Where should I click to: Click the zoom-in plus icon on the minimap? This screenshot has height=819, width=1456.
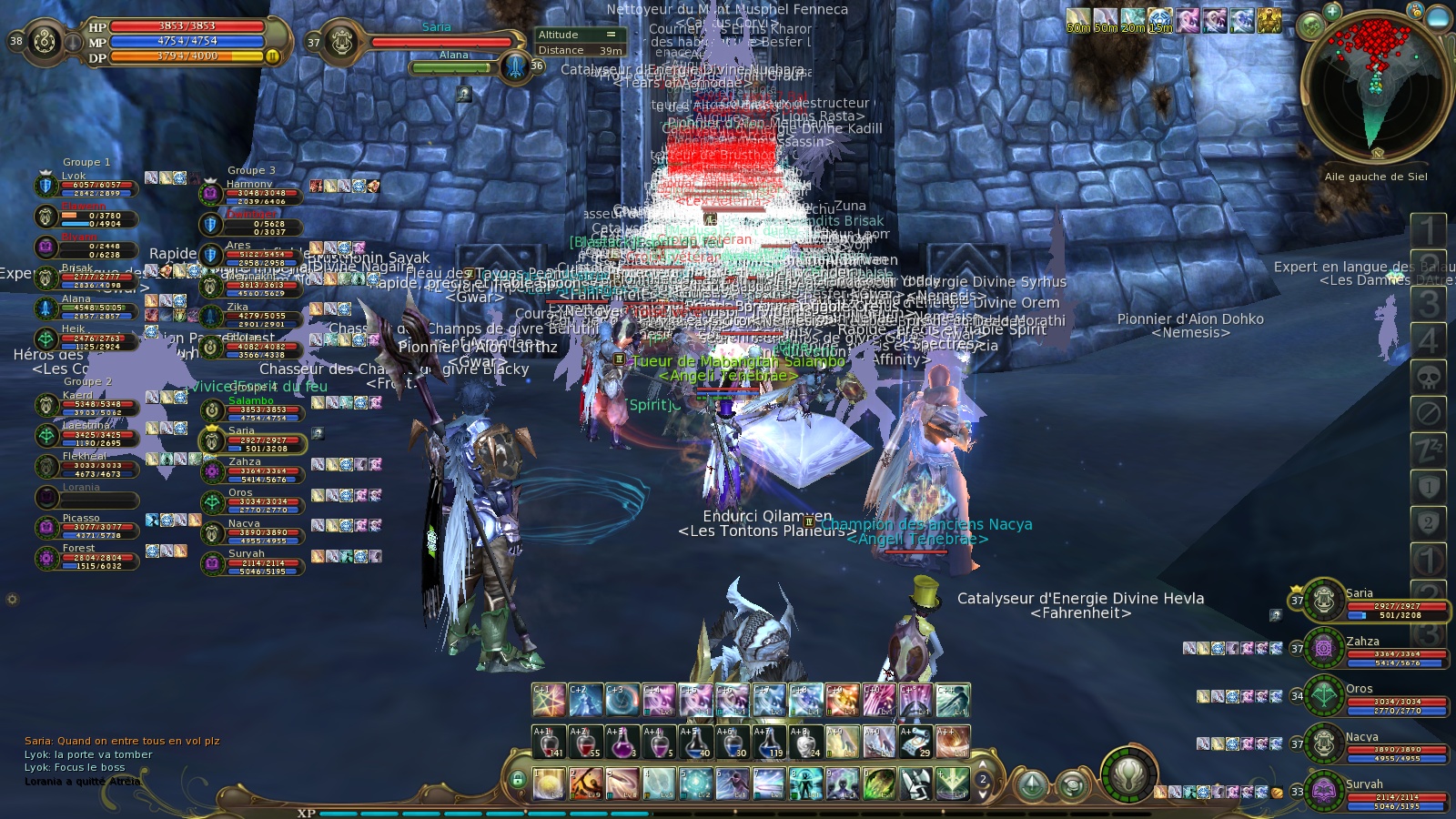(x=1331, y=12)
